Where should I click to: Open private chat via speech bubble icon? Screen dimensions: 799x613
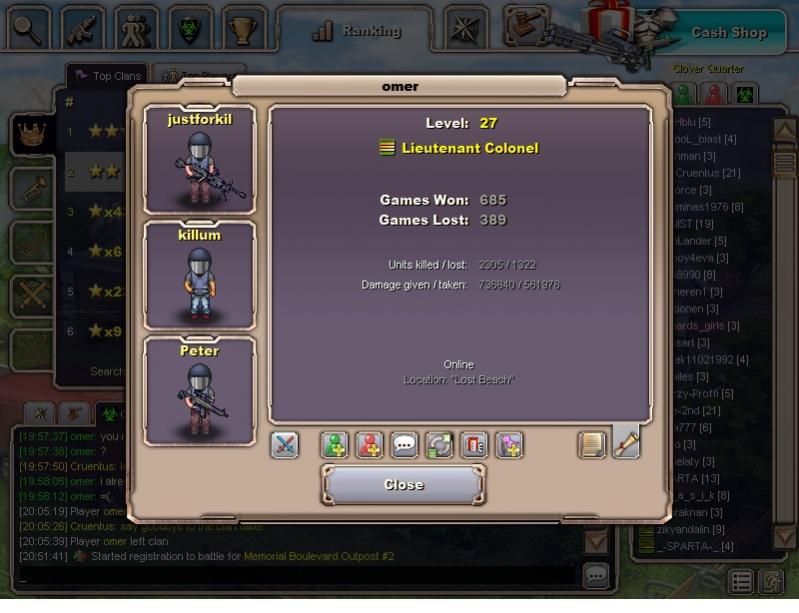(x=405, y=445)
